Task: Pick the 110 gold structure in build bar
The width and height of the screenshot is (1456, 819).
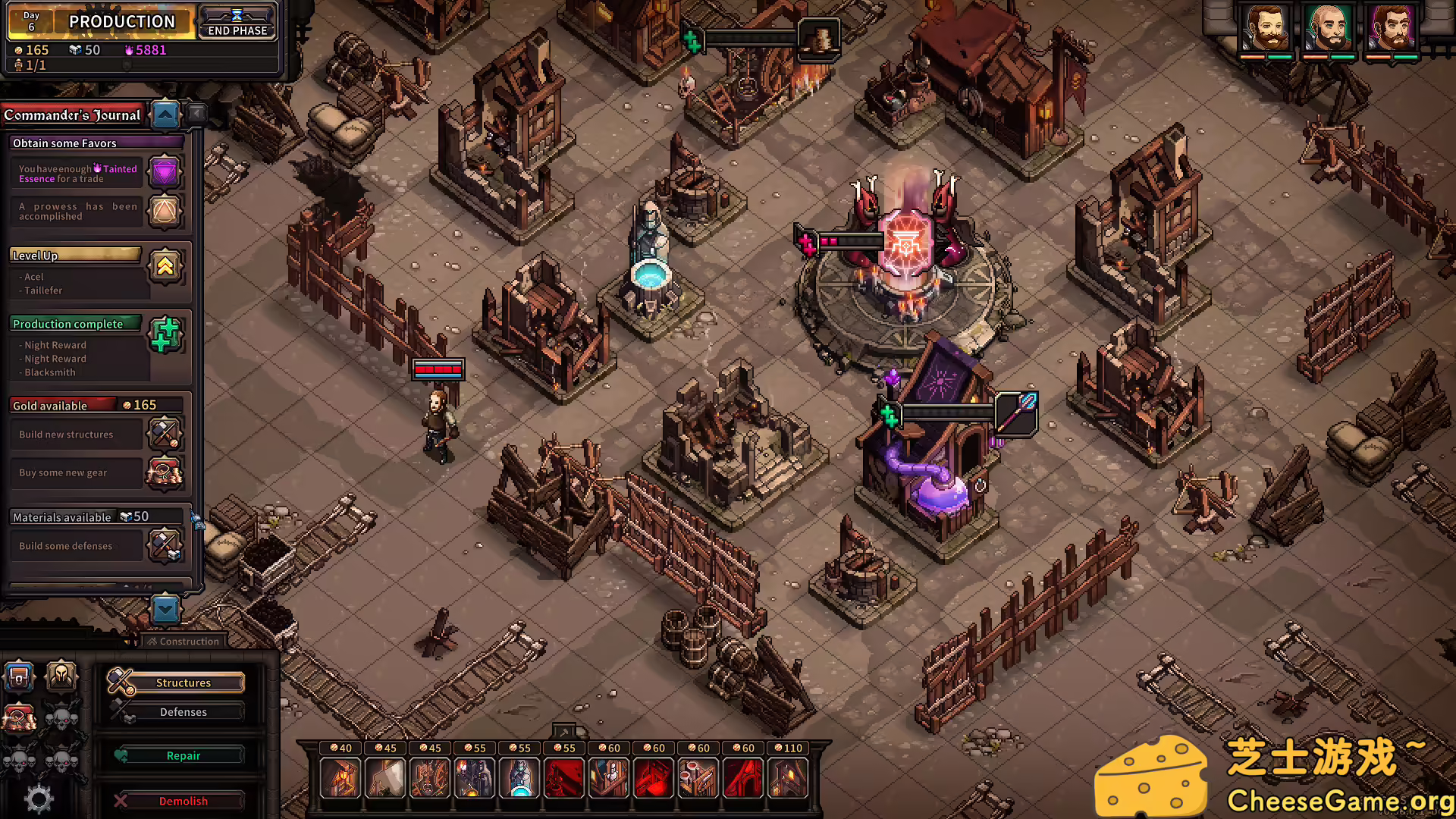Action: pyautogui.click(x=787, y=778)
